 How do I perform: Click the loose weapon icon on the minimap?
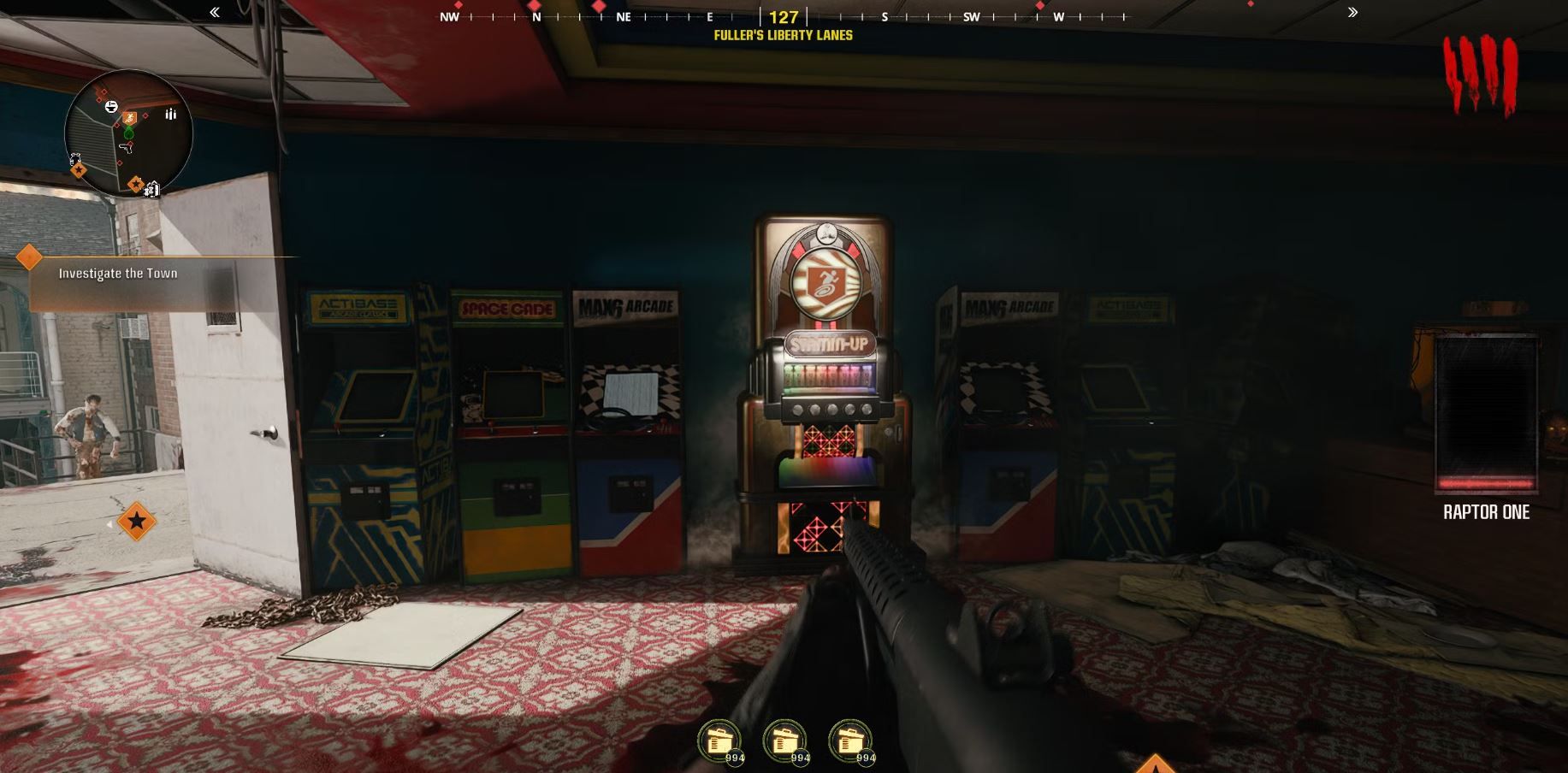[126, 148]
